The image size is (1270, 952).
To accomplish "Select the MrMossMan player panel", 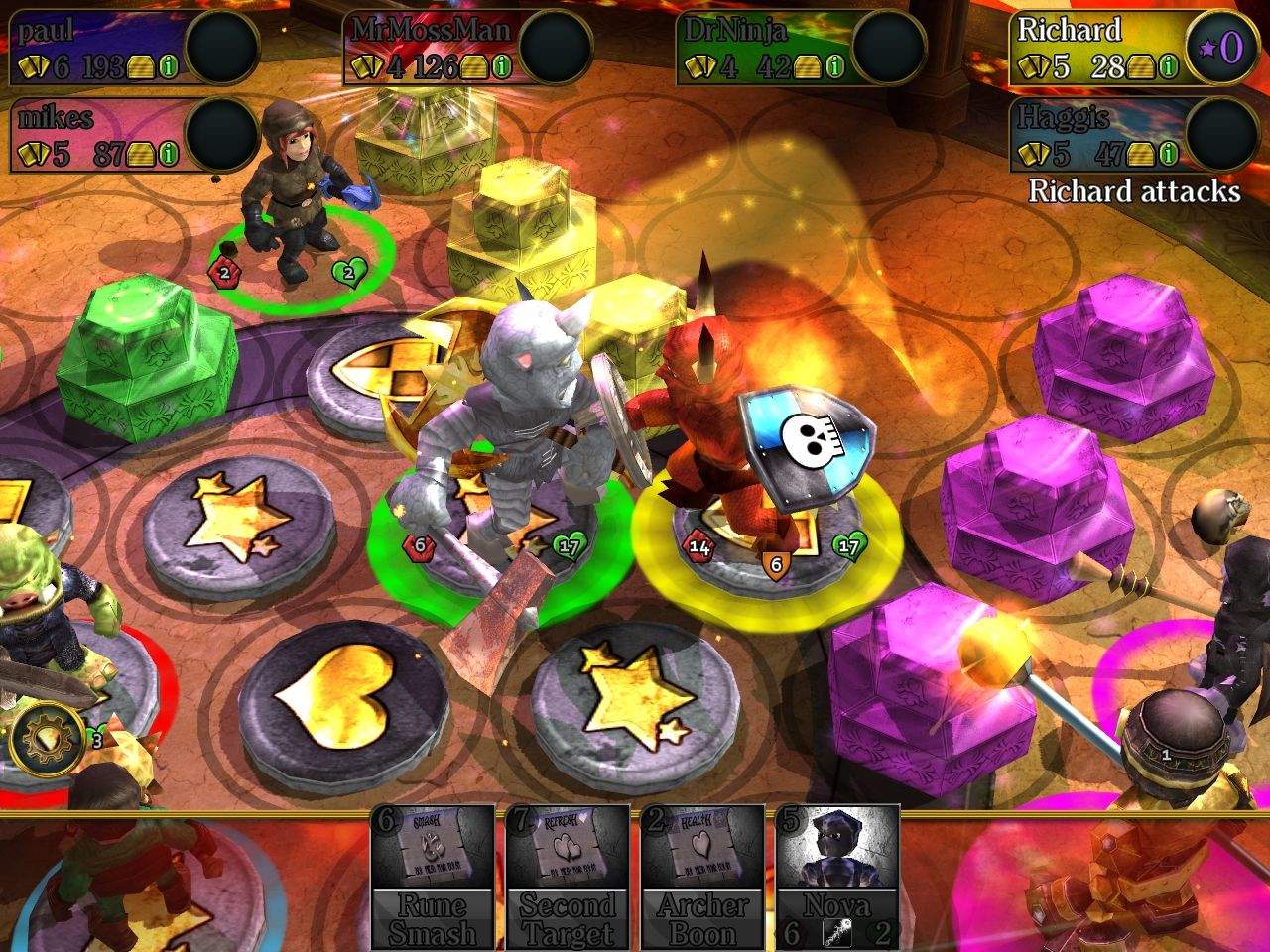I will [x=433, y=45].
